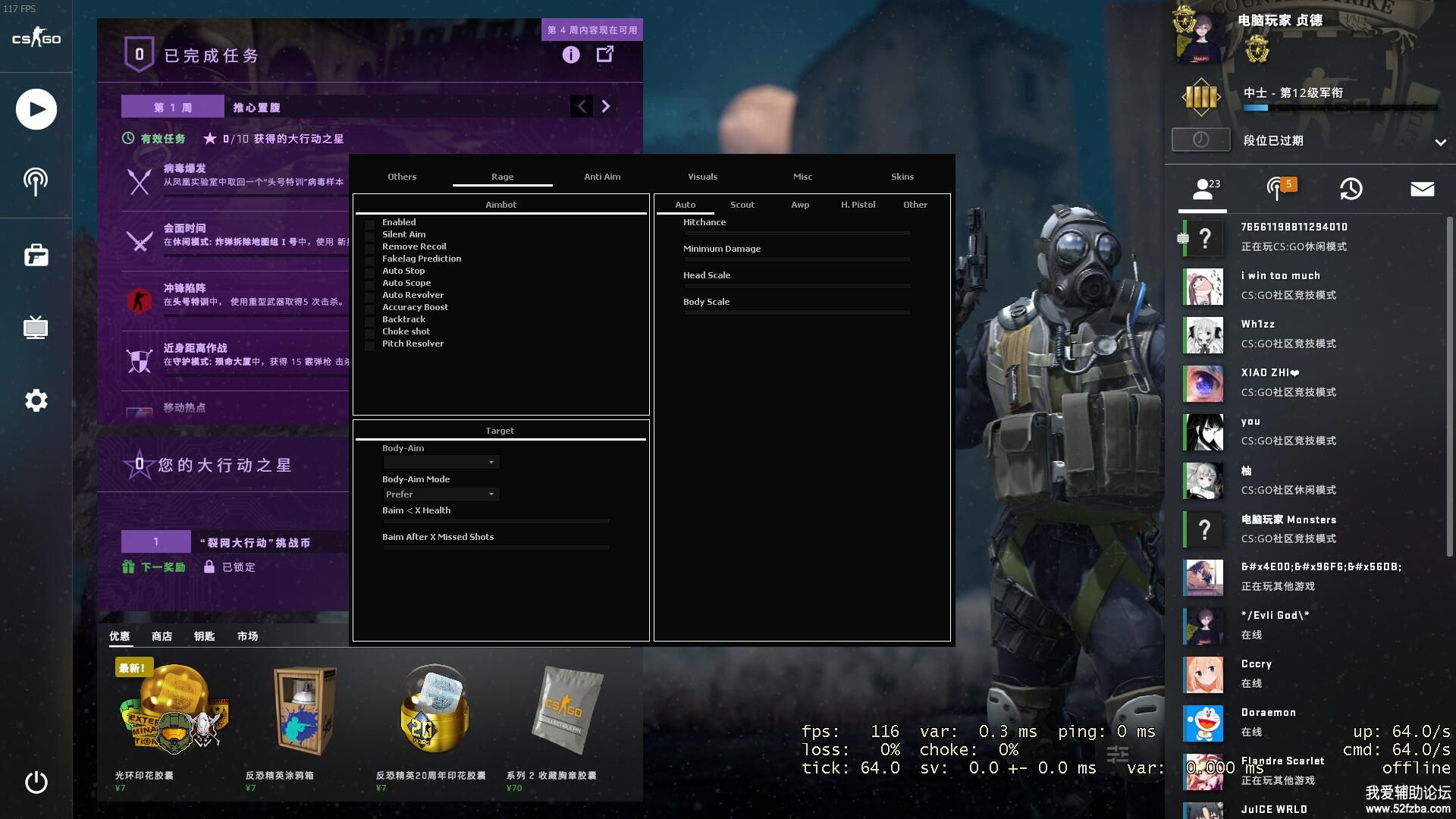Select the Skins tab
Image resolution: width=1456 pixels, height=819 pixels.
click(x=902, y=177)
